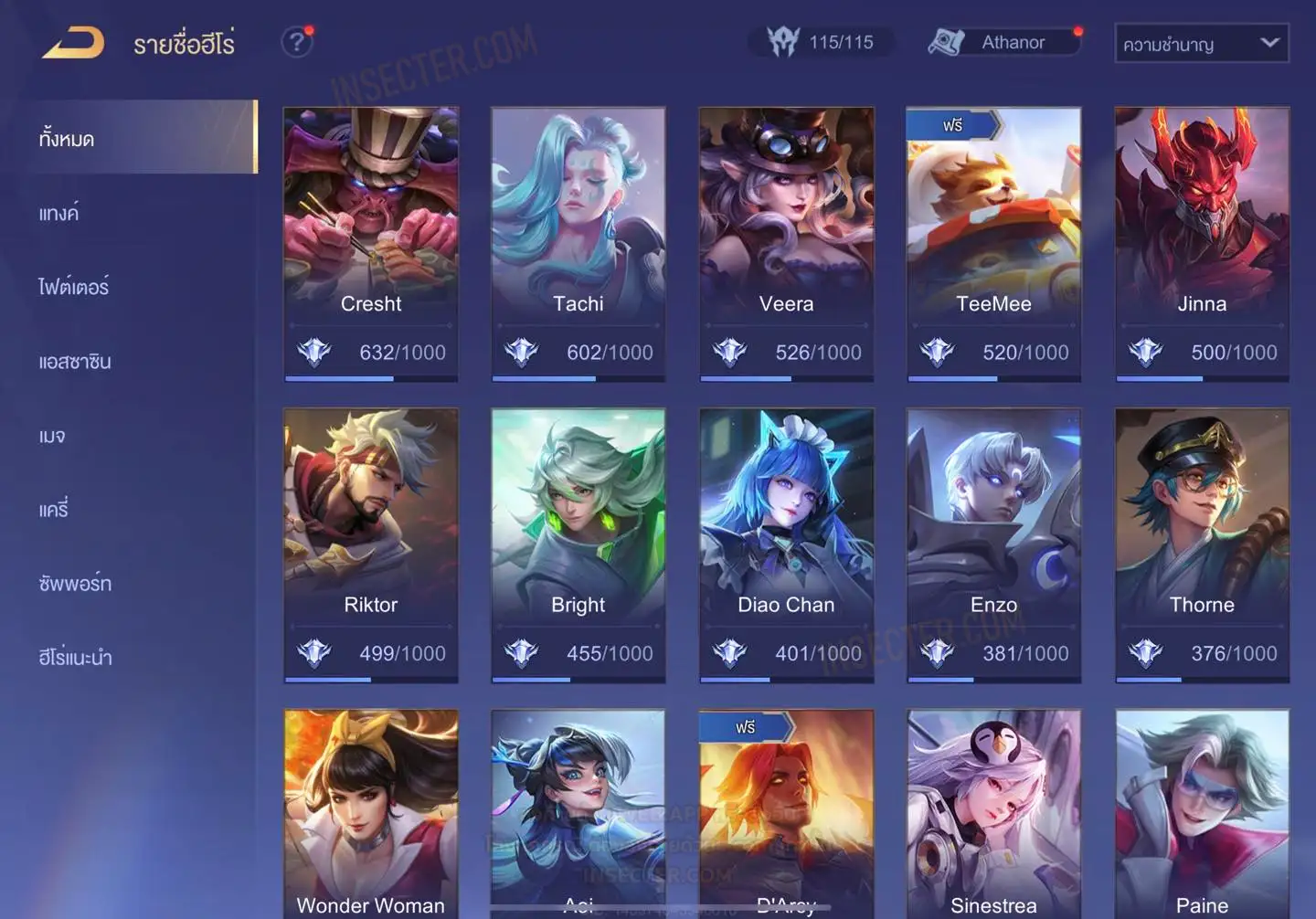Open the question mark help icon
1316x919 pixels.
pyautogui.click(x=296, y=42)
